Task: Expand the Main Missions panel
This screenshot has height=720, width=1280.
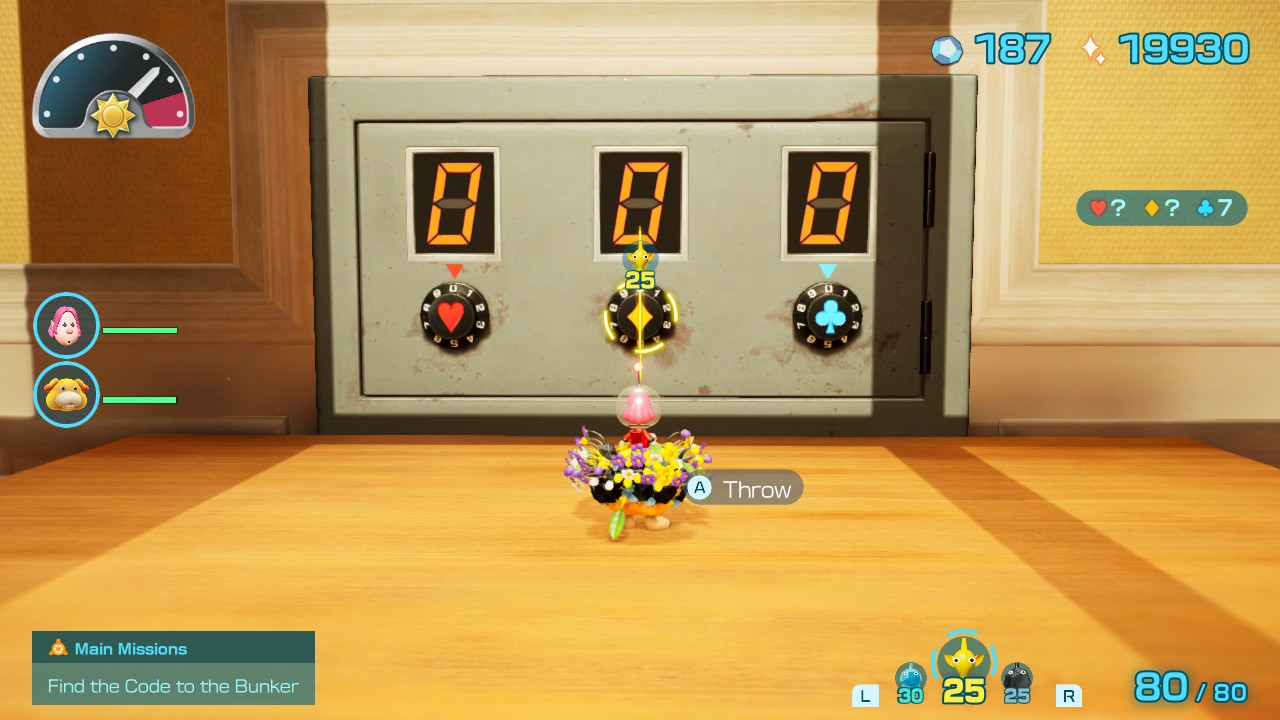Action: [173, 648]
